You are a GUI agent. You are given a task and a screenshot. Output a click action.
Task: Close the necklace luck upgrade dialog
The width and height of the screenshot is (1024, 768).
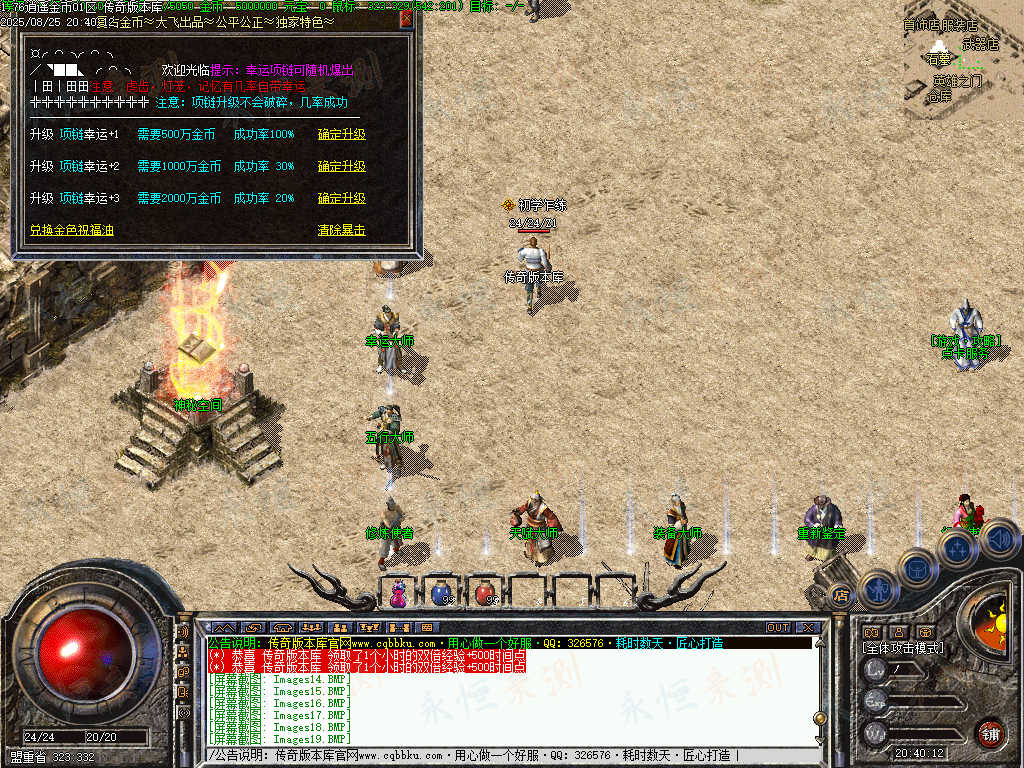(x=406, y=18)
